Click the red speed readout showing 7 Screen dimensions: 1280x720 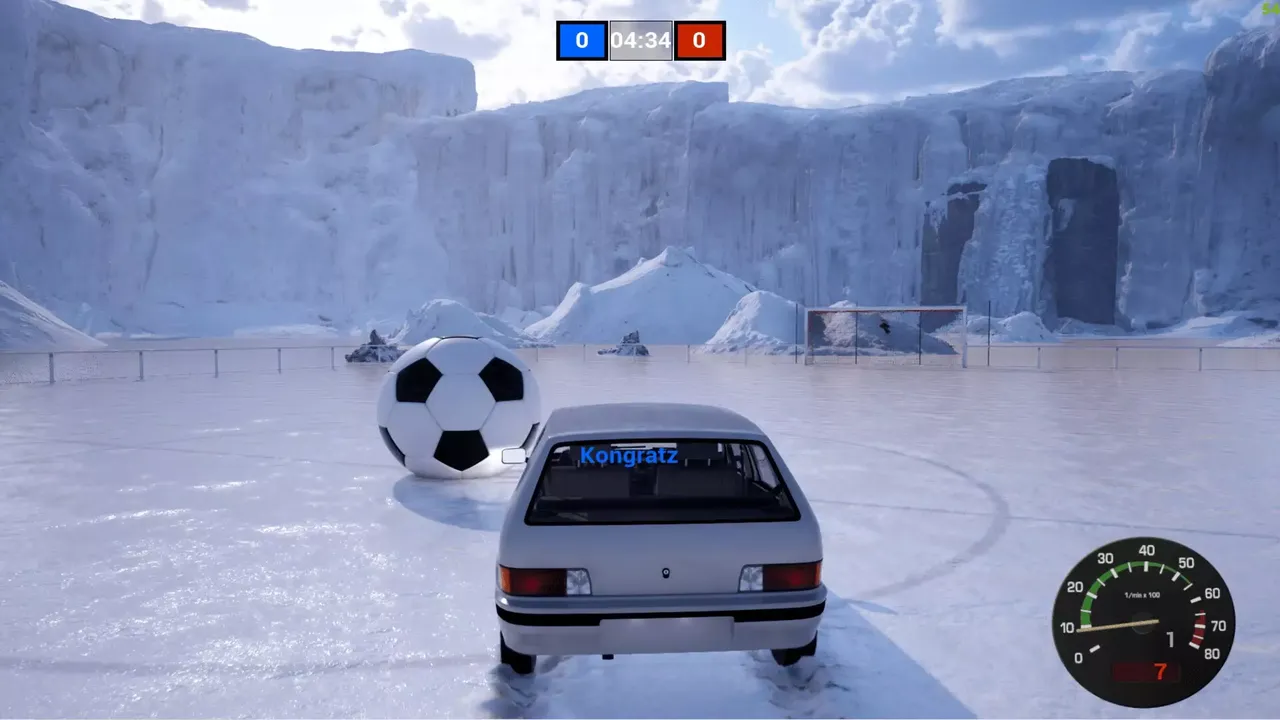[x=1160, y=670]
